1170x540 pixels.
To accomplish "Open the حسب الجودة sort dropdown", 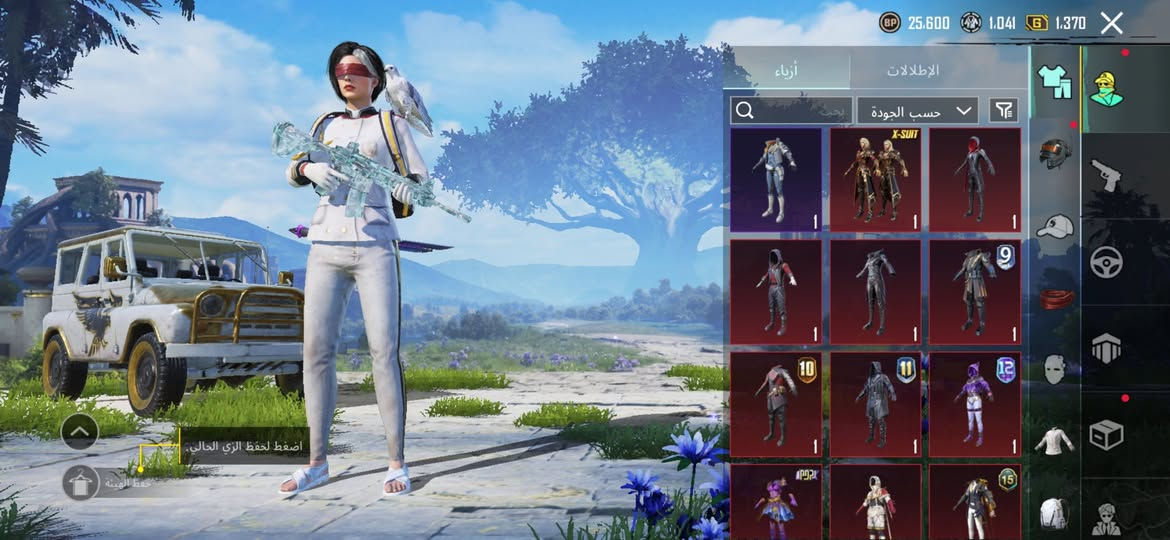I will (917, 110).
